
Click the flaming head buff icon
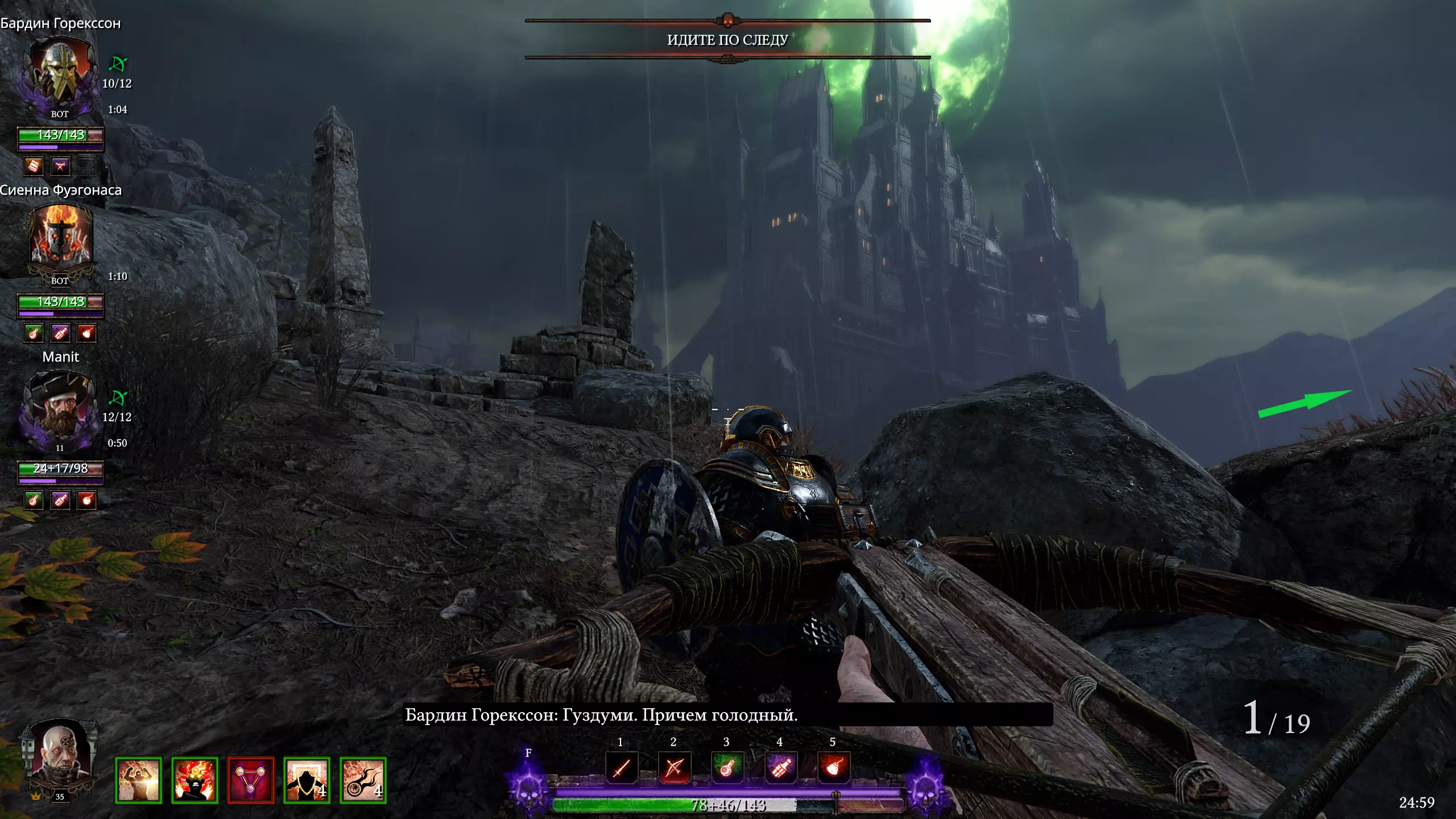pos(195,780)
